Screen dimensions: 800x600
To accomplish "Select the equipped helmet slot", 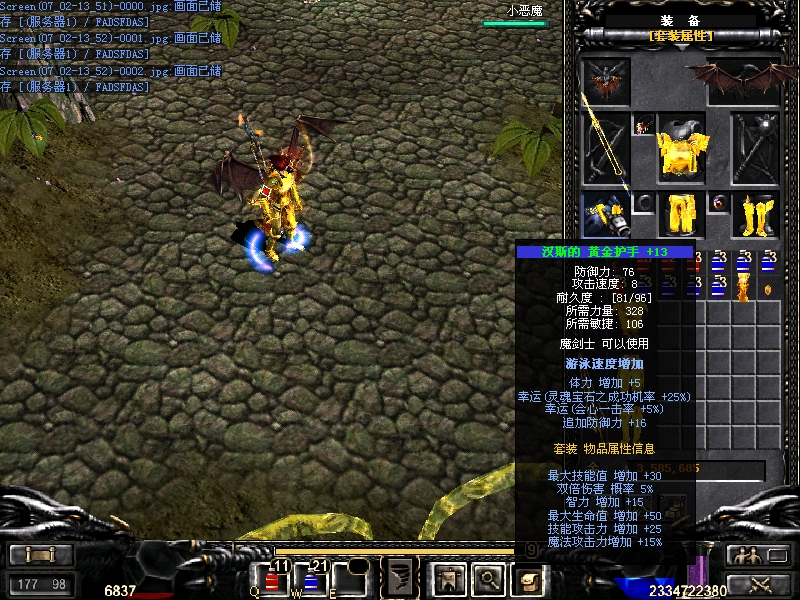I will tap(606, 78).
